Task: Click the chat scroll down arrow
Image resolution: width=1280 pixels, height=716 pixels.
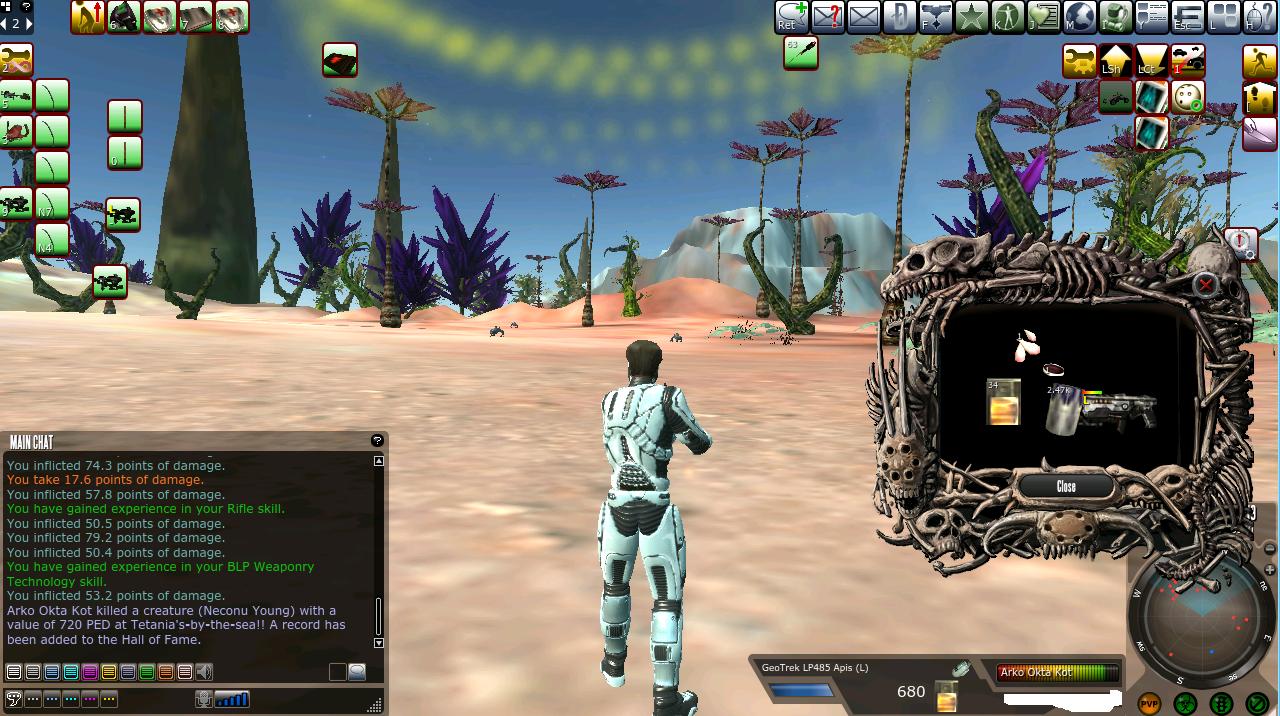Action: [378, 643]
